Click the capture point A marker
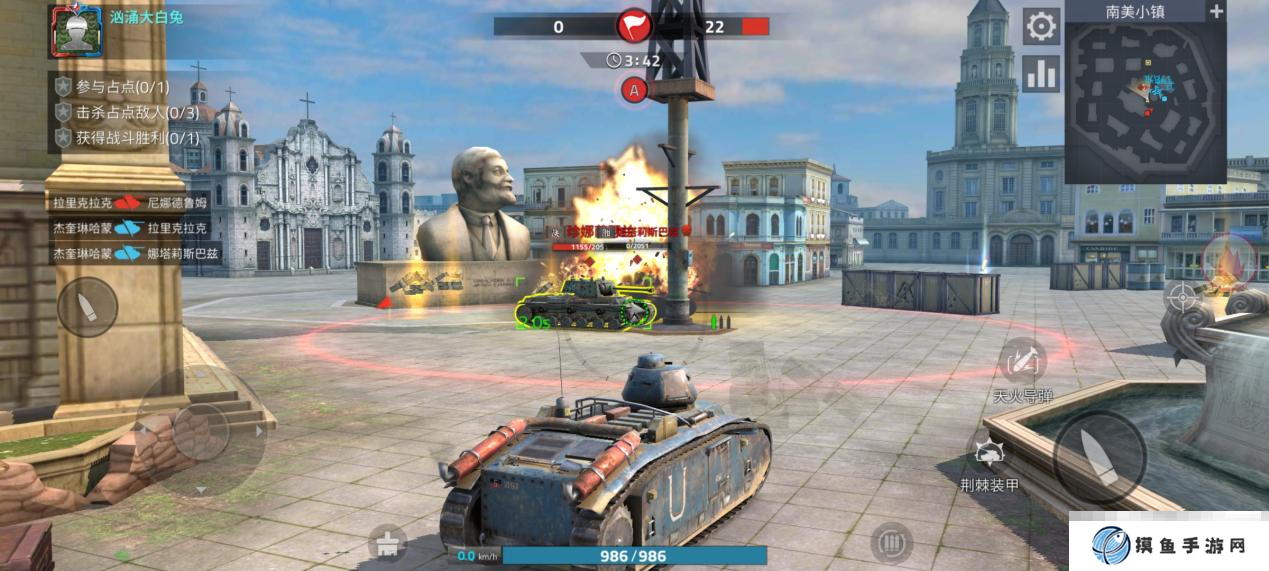This screenshot has width=1269, height=571. coord(633,91)
